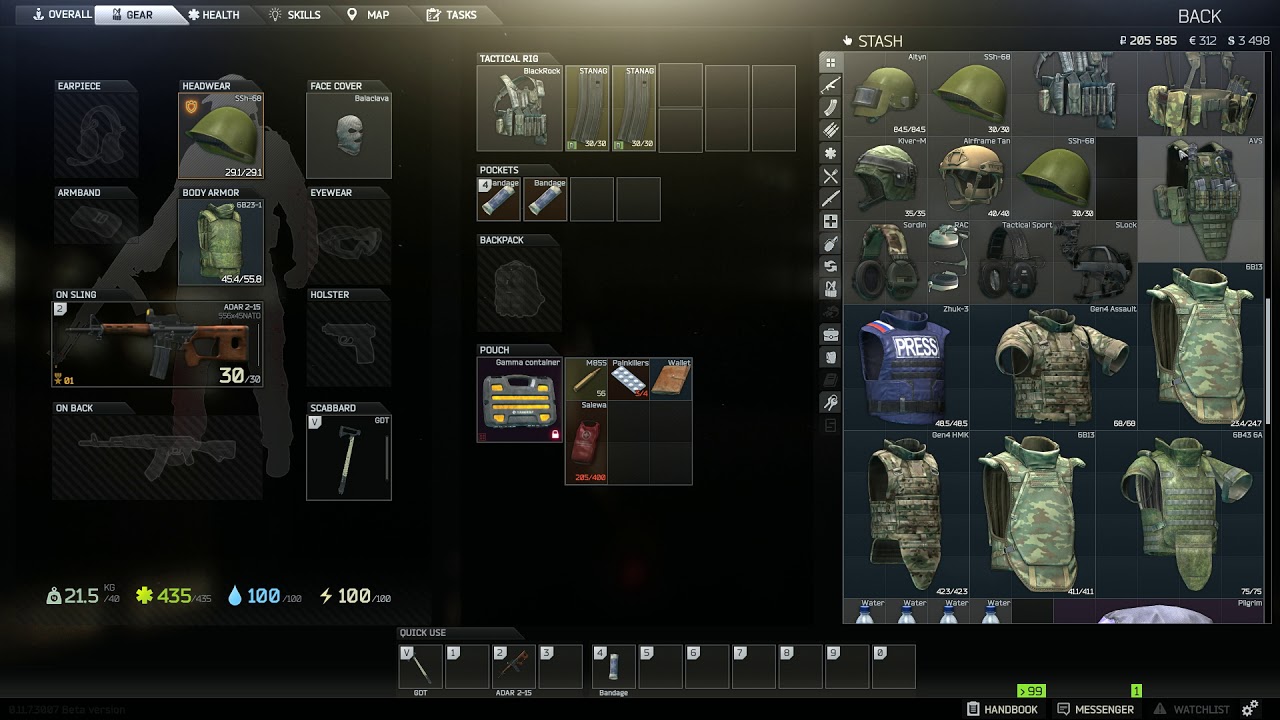This screenshot has height=720, width=1280.
Task: Open the Handbook
Action: pos(1002,709)
